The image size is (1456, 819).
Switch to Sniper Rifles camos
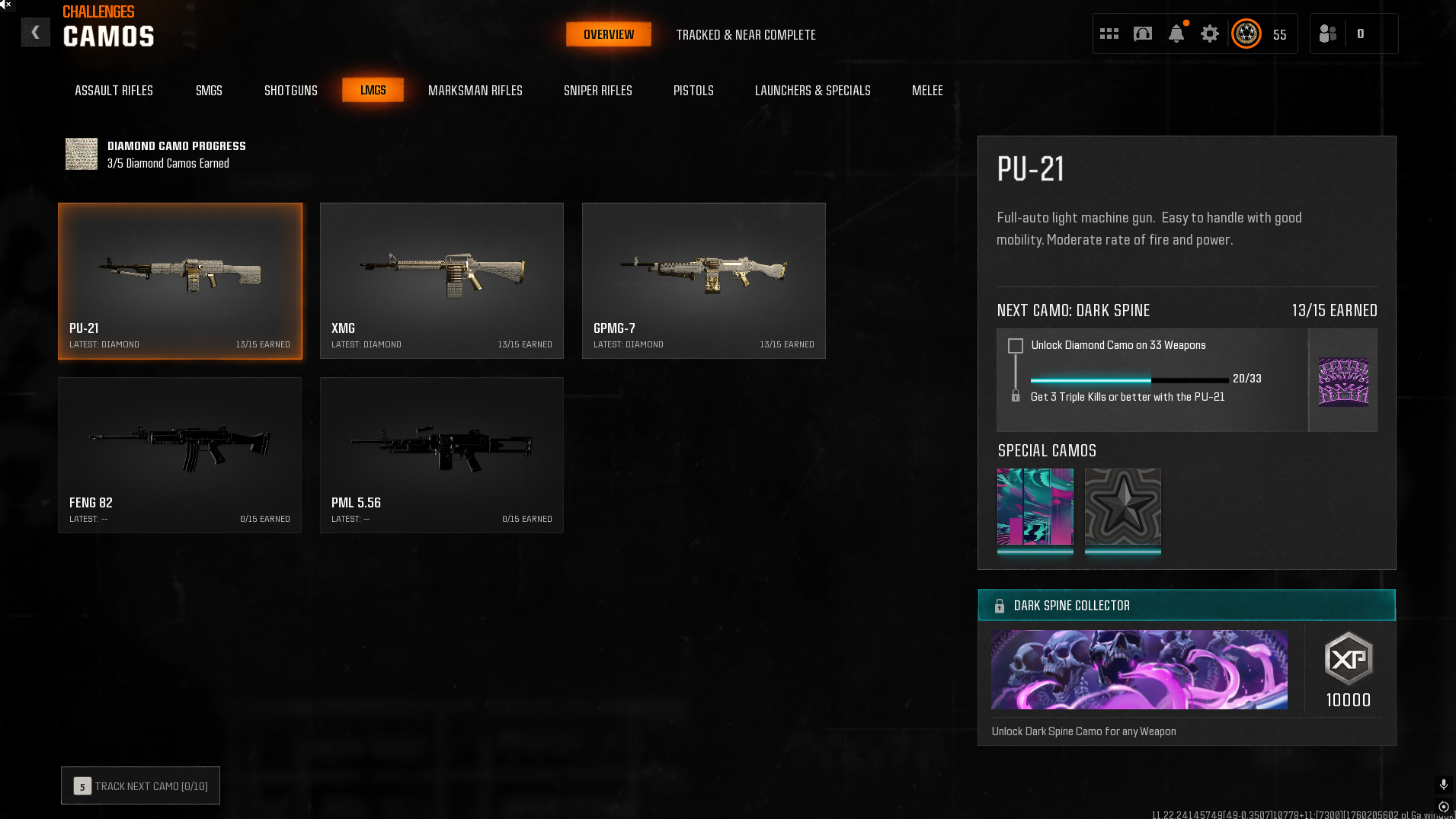tap(597, 91)
